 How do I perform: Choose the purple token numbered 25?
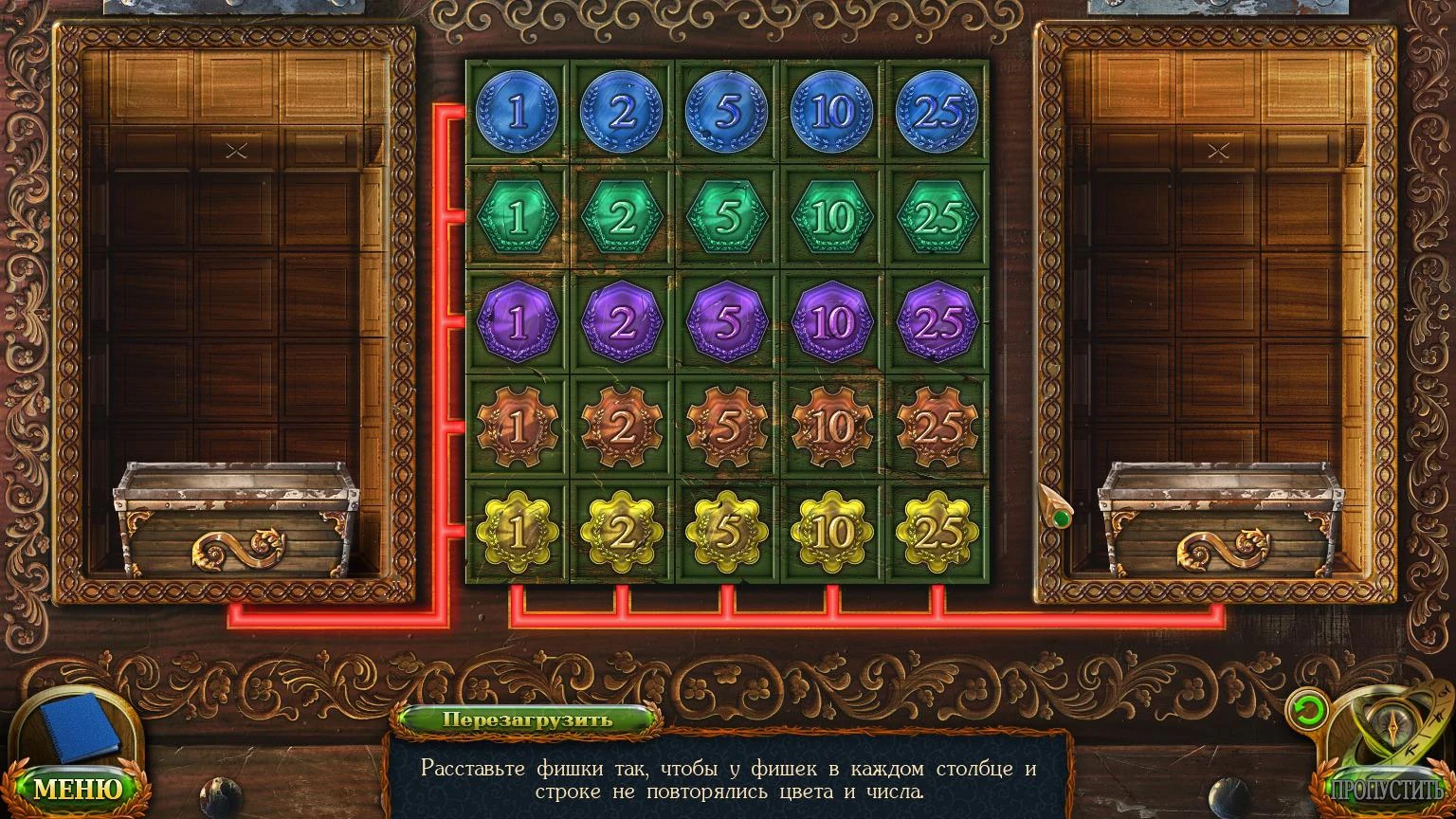click(x=937, y=323)
